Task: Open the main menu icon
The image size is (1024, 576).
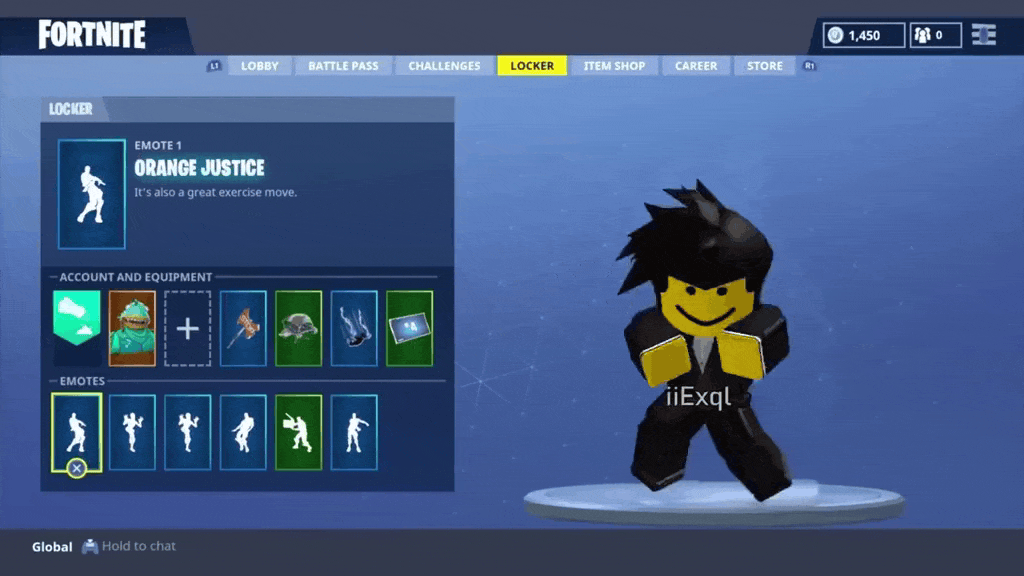Action: coord(984,35)
